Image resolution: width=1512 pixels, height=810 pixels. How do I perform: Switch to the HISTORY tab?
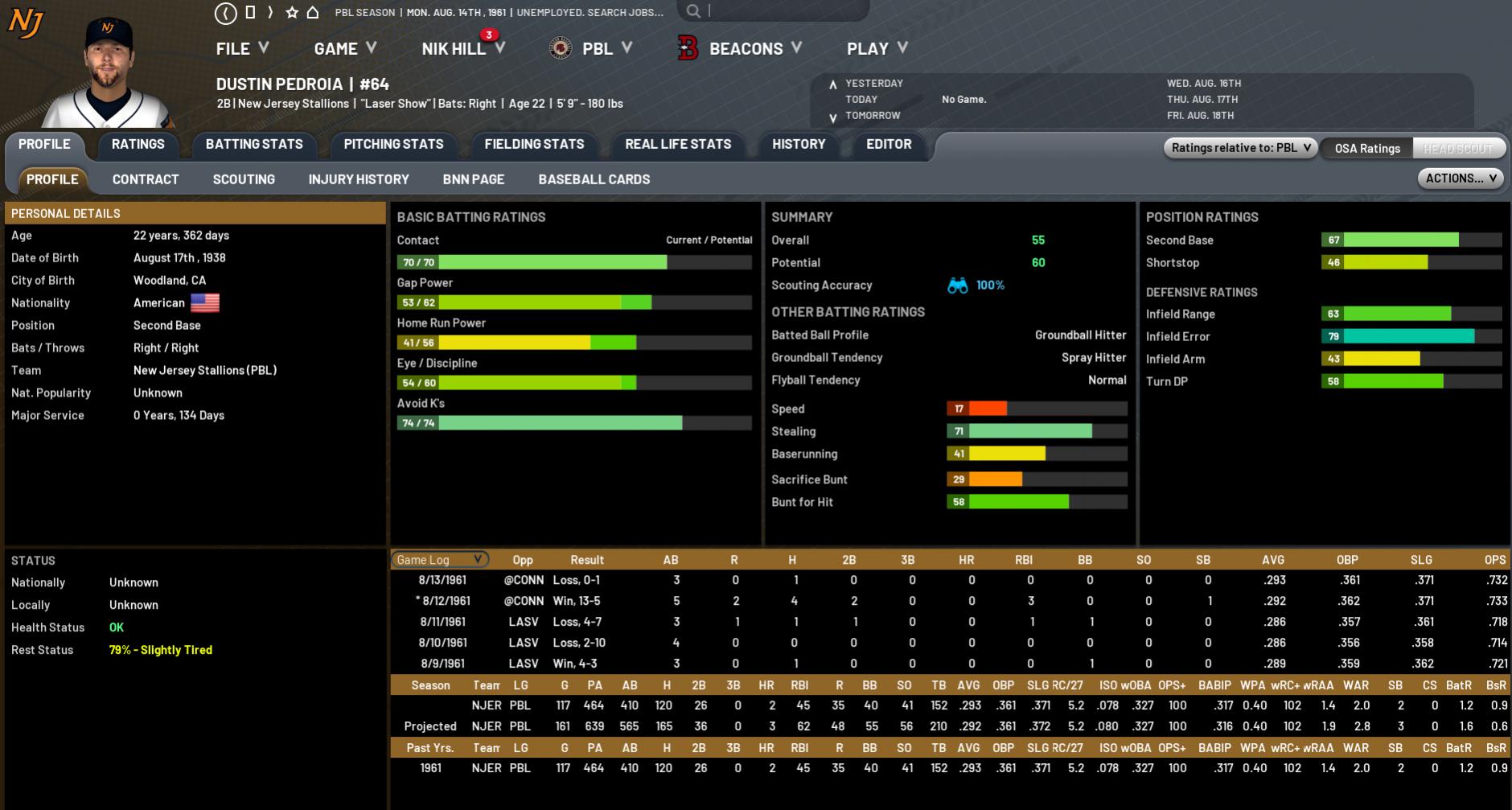(799, 144)
